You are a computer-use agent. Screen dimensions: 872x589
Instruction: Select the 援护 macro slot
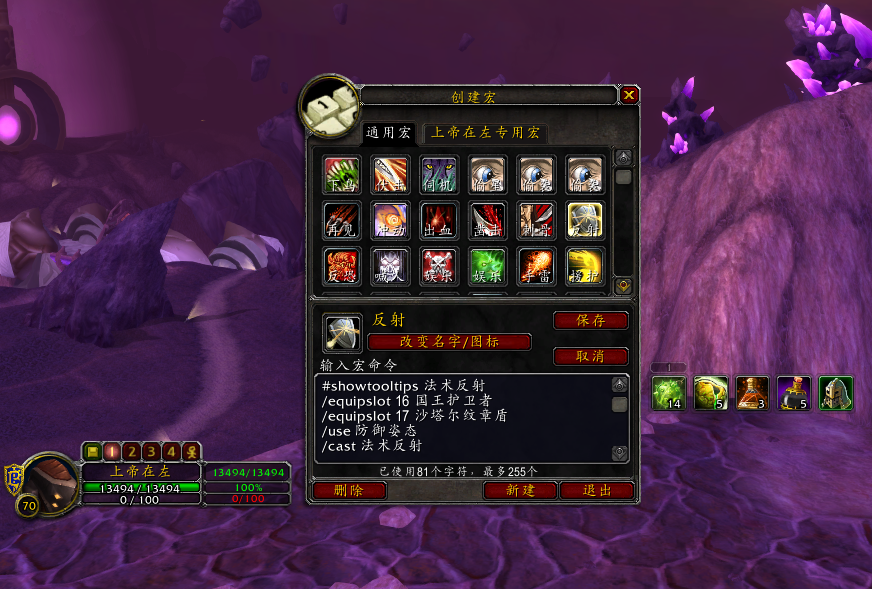point(585,267)
